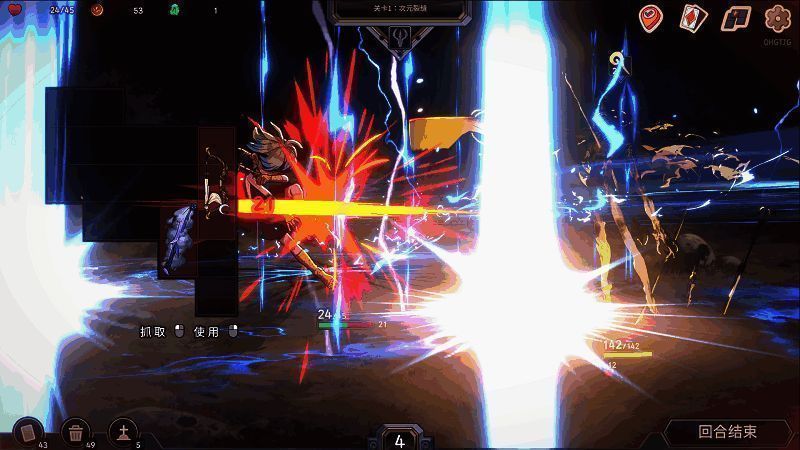This screenshot has width=800, height=450.
Task: Open the gear settings menu
Action: [x=777, y=18]
